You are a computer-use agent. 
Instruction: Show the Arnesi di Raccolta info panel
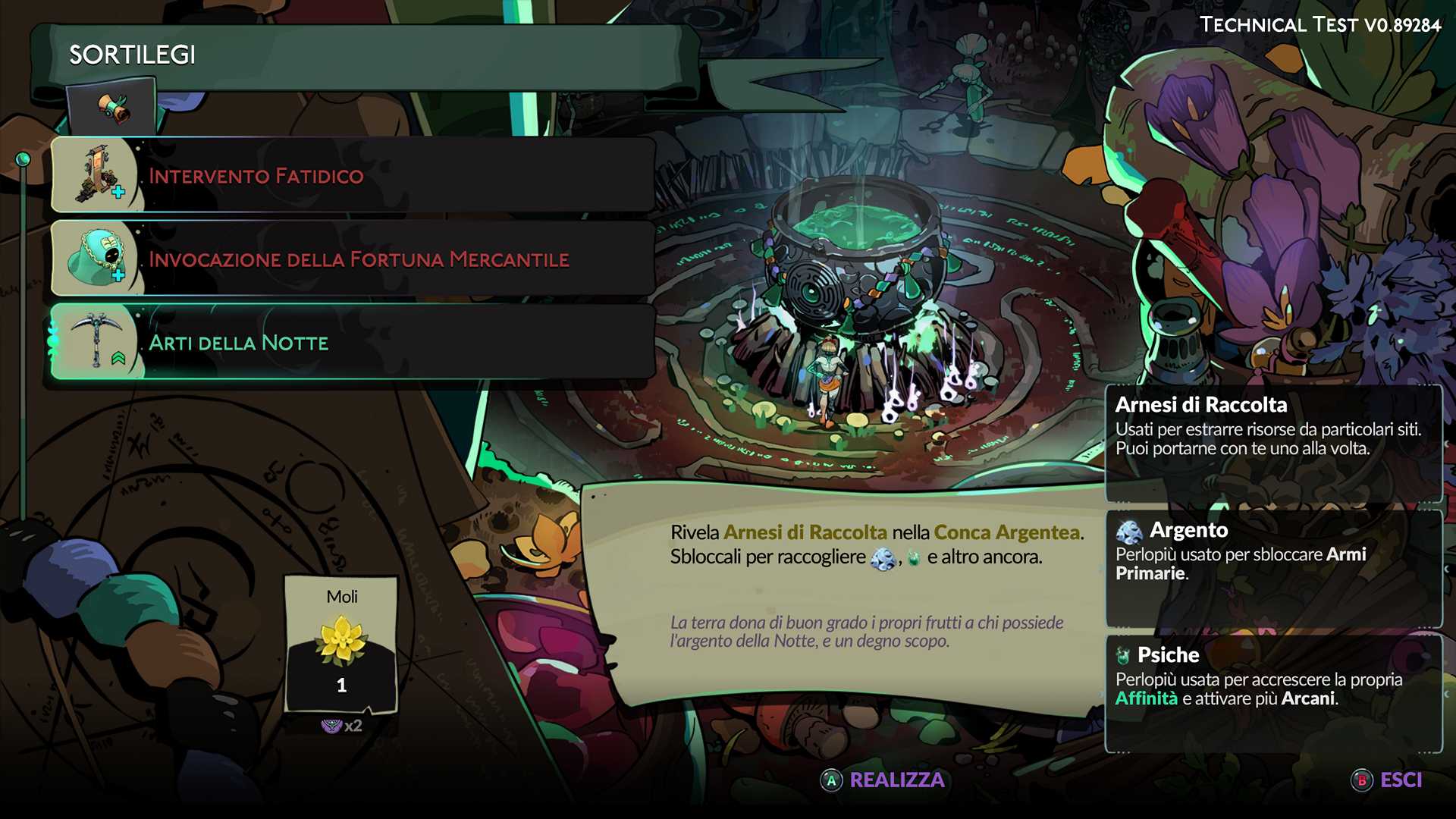pyautogui.click(x=1273, y=442)
